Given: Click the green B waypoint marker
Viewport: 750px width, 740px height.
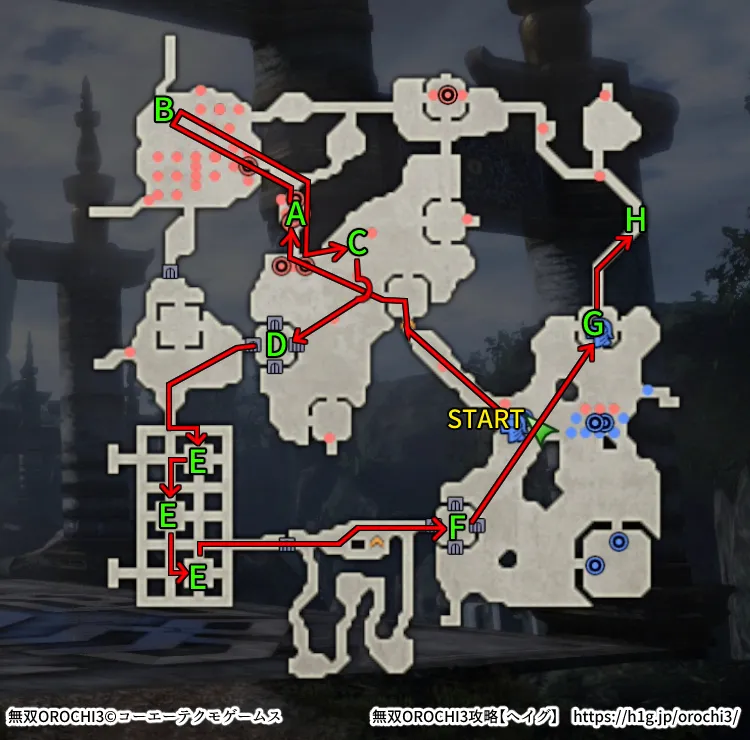Looking at the screenshot, I should click(164, 109).
